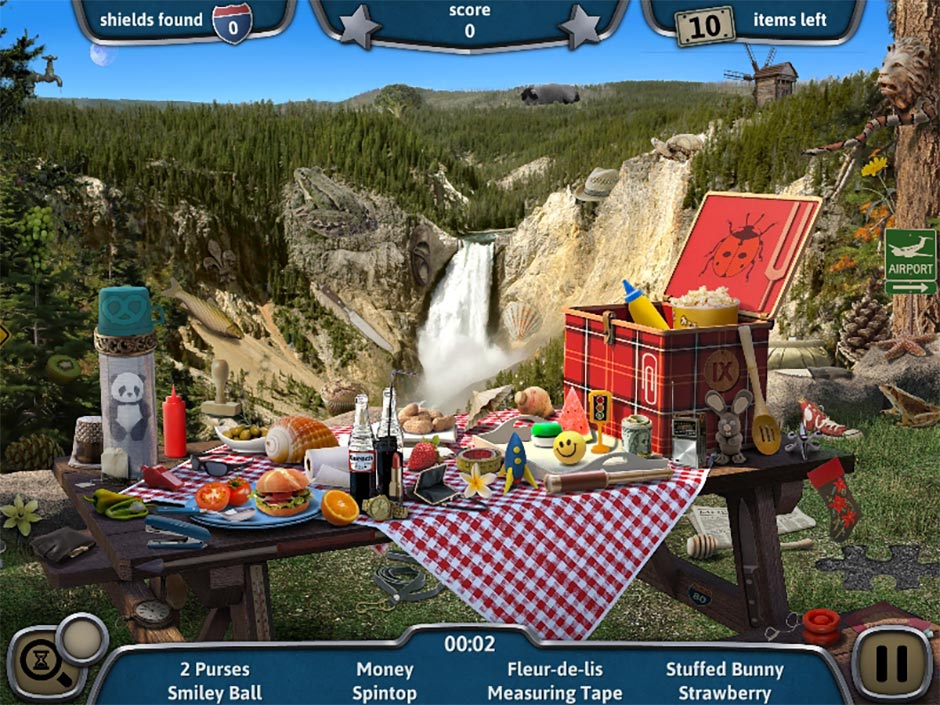Pause the game
Image resolution: width=940 pixels, height=705 pixels.
[891, 664]
